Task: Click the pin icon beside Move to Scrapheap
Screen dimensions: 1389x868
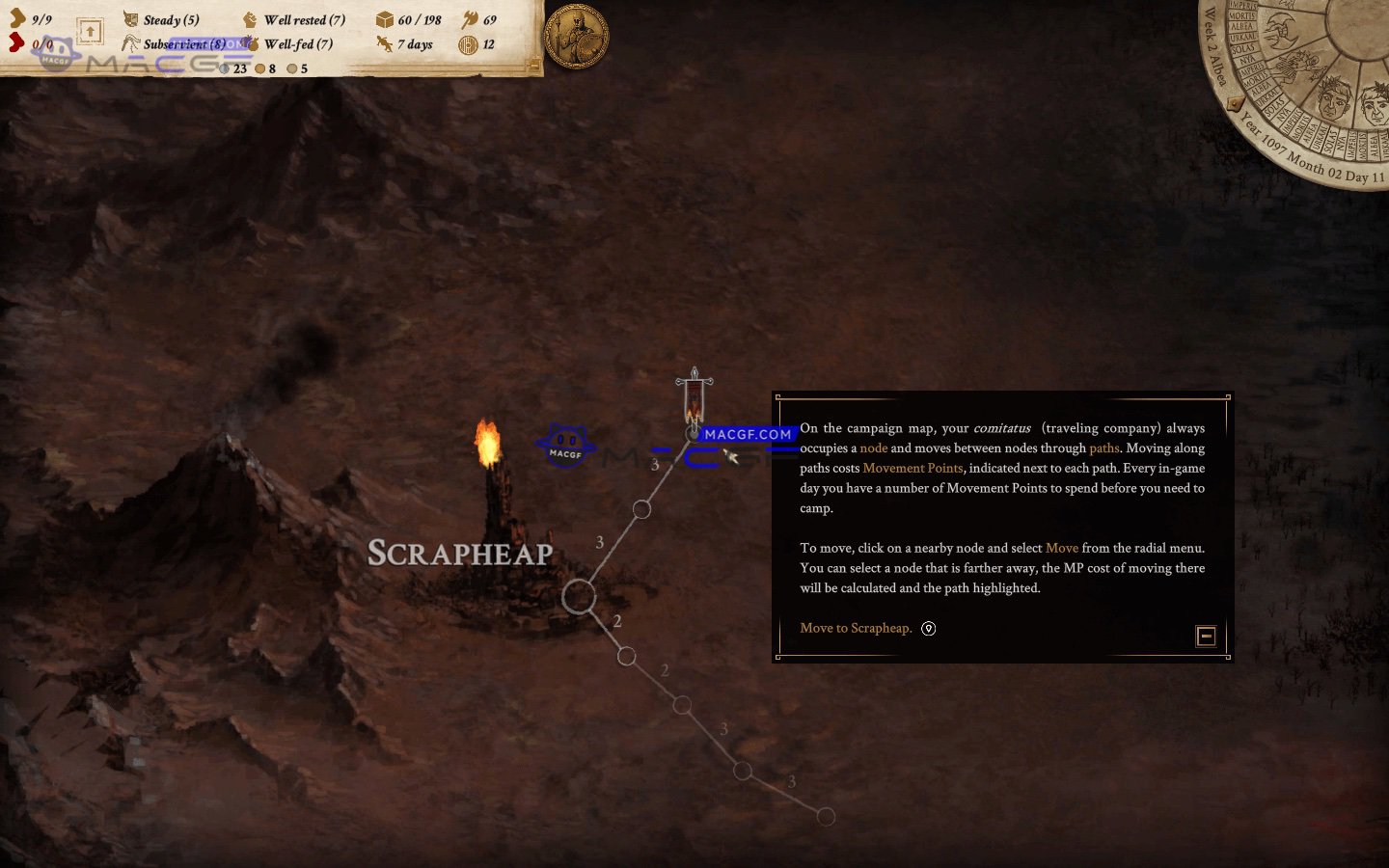Action: coord(928,628)
